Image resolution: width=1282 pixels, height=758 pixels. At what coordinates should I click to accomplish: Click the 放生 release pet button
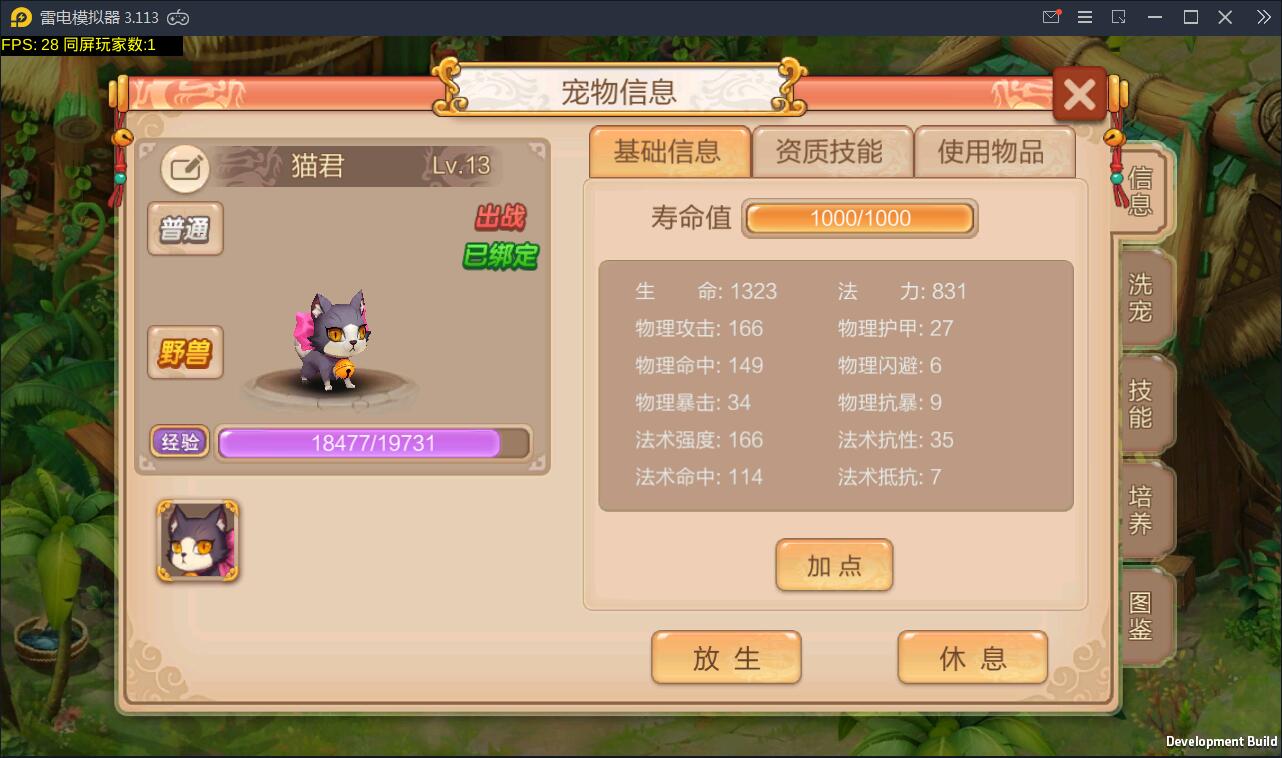click(x=726, y=657)
